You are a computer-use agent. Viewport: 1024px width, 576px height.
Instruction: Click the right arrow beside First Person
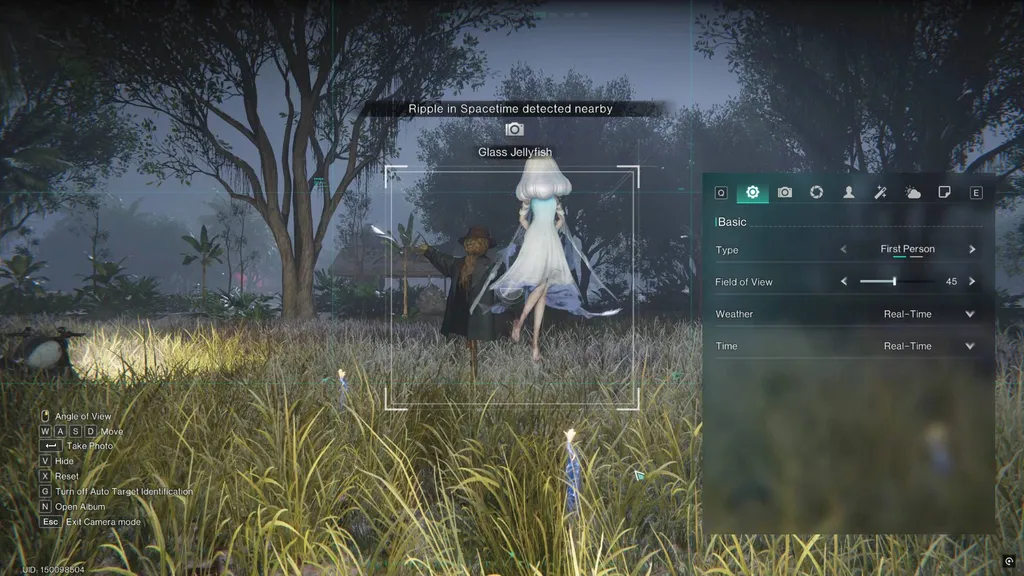(972, 249)
